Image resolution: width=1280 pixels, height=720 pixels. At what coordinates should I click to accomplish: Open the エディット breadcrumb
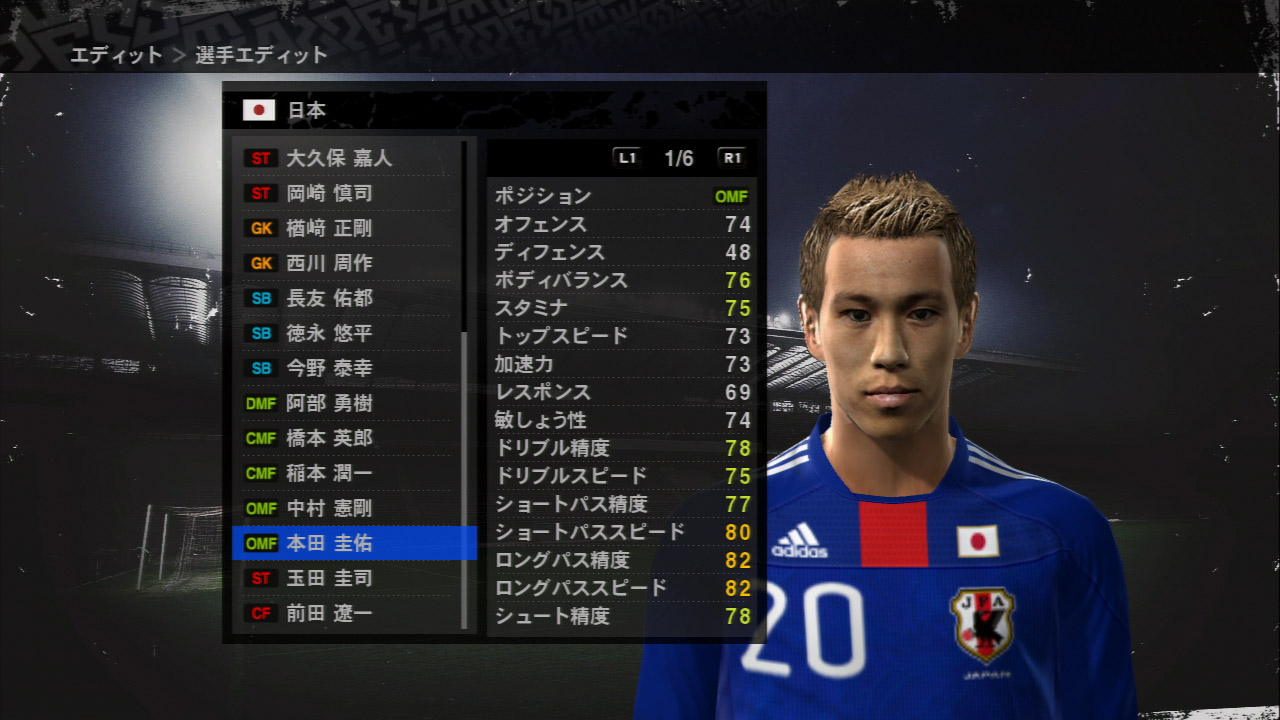(115, 56)
